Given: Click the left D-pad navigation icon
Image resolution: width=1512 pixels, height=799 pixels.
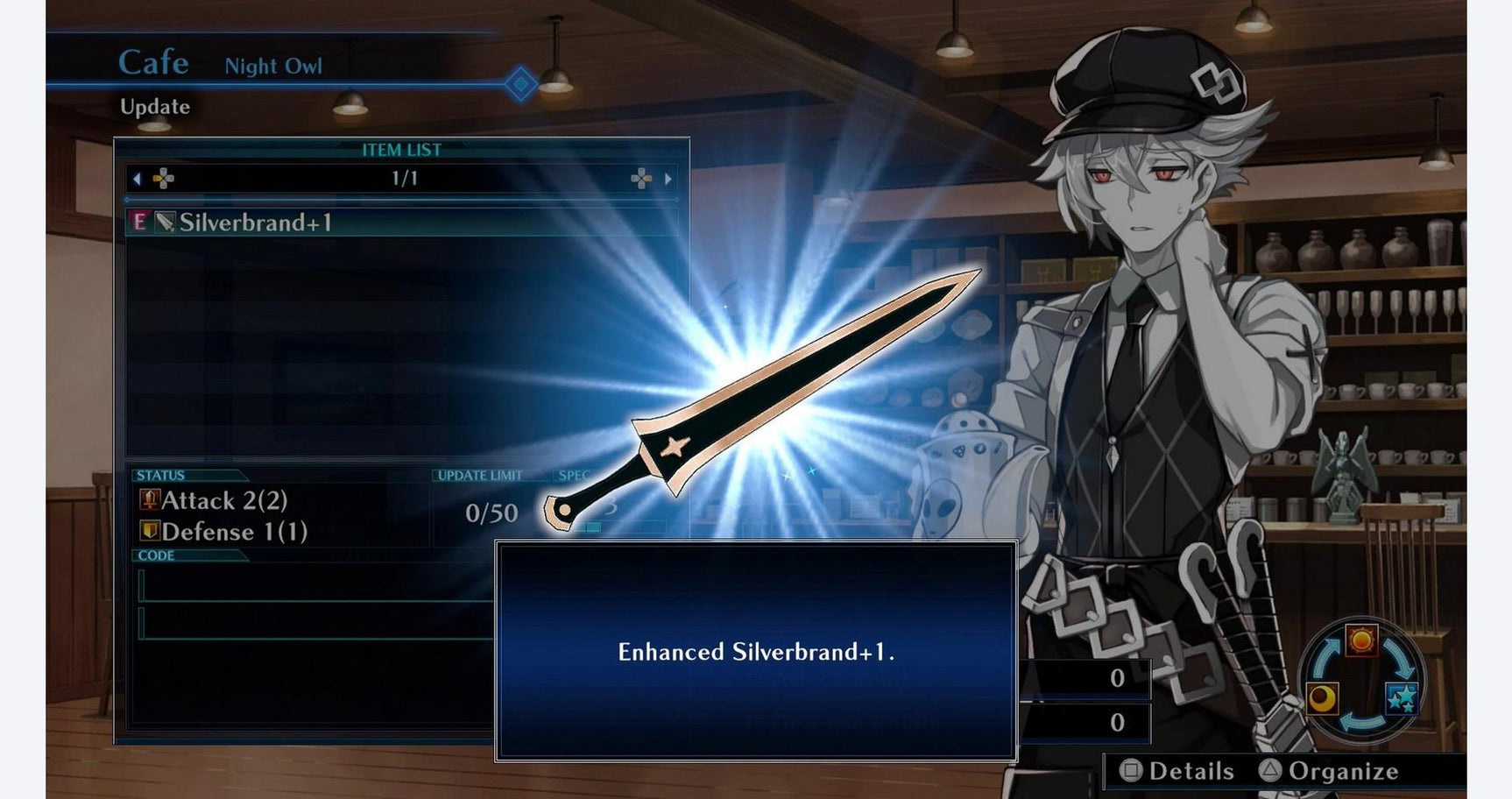Looking at the screenshot, I should (x=164, y=179).
